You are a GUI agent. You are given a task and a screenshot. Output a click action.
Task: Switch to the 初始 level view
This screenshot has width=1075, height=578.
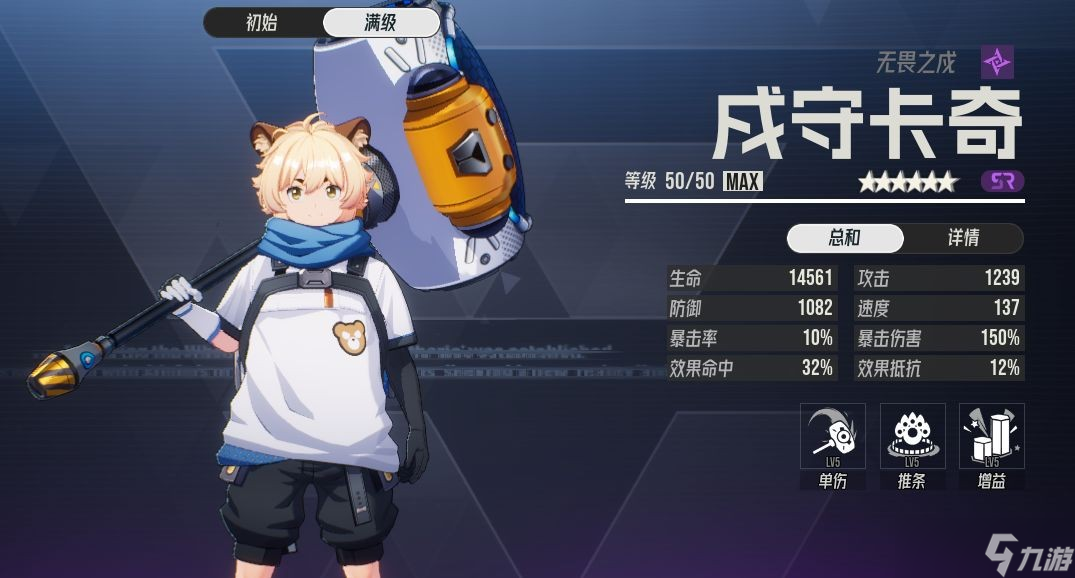click(262, 23)
